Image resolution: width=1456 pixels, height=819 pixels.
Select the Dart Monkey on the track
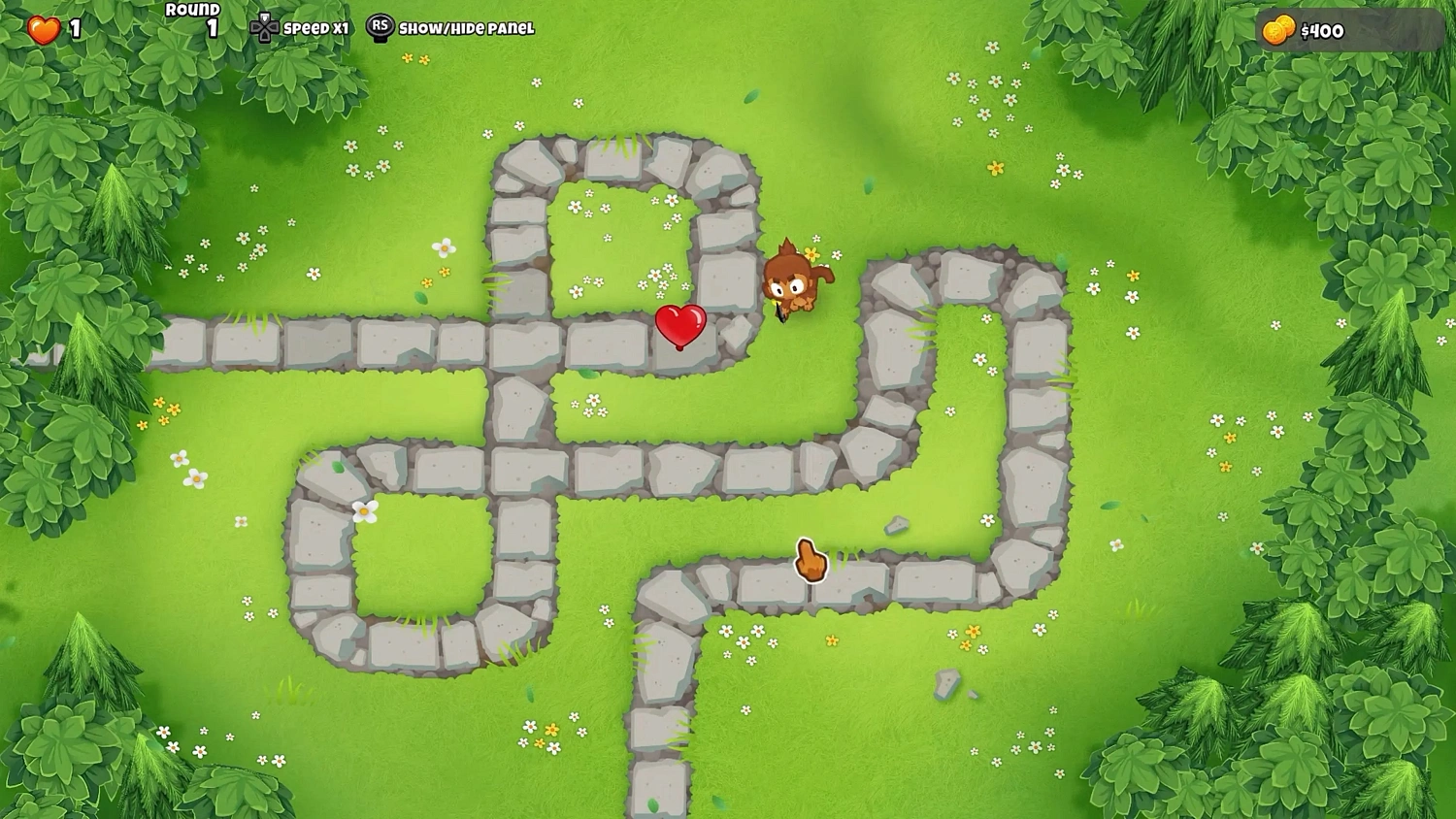point(791,286)
